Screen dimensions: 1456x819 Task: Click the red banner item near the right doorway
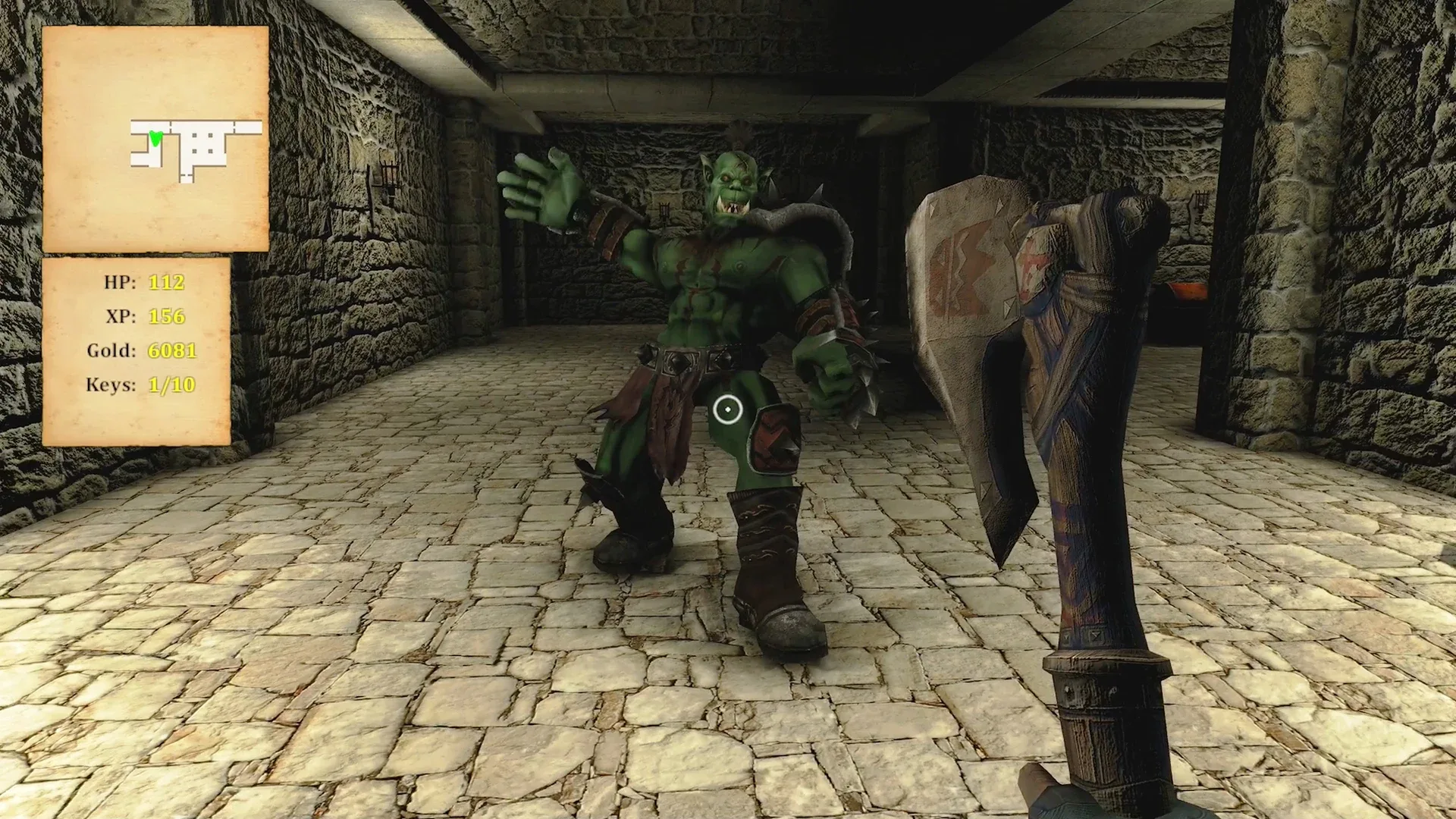point(1186,292)
